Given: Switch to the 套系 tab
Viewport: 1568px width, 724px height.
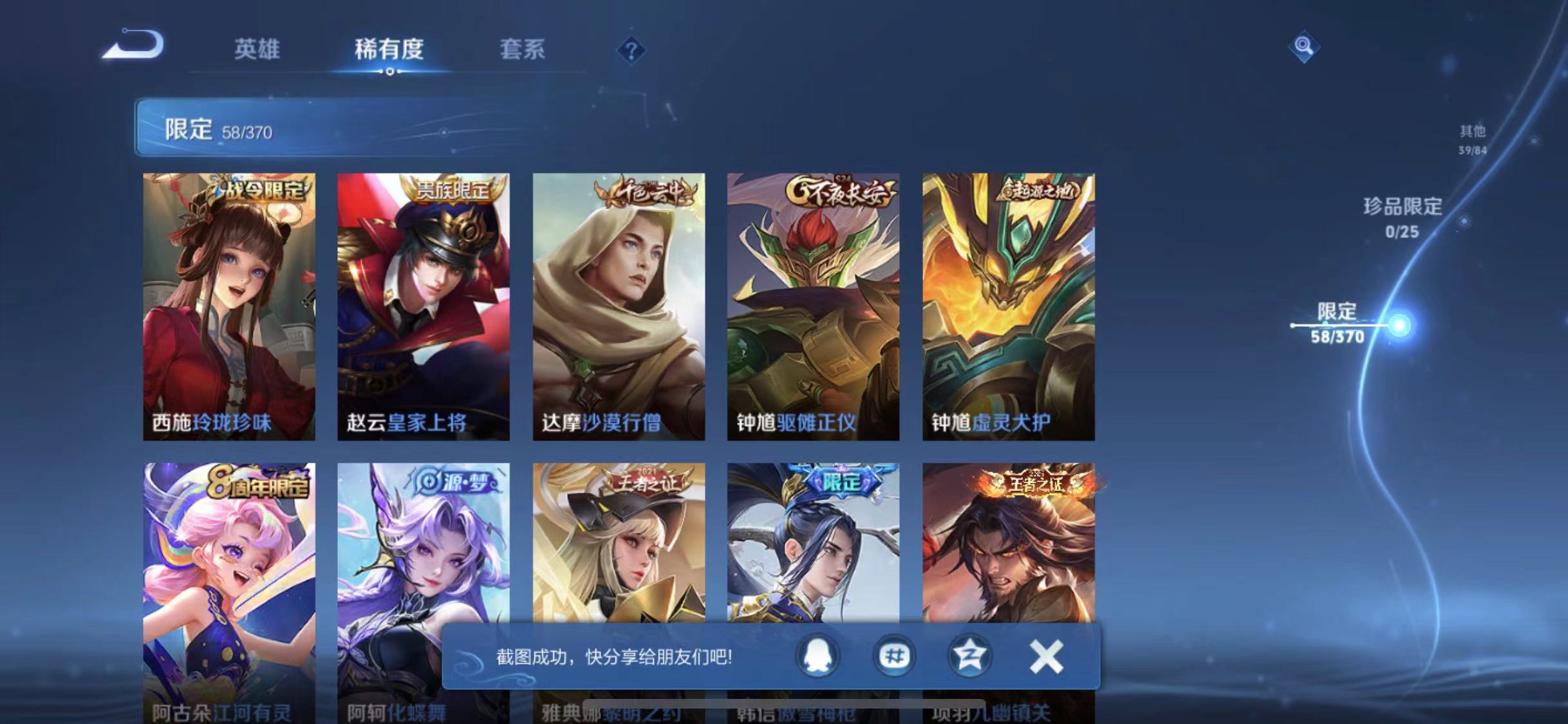Looking at the screenshot, I should (523, 50).
